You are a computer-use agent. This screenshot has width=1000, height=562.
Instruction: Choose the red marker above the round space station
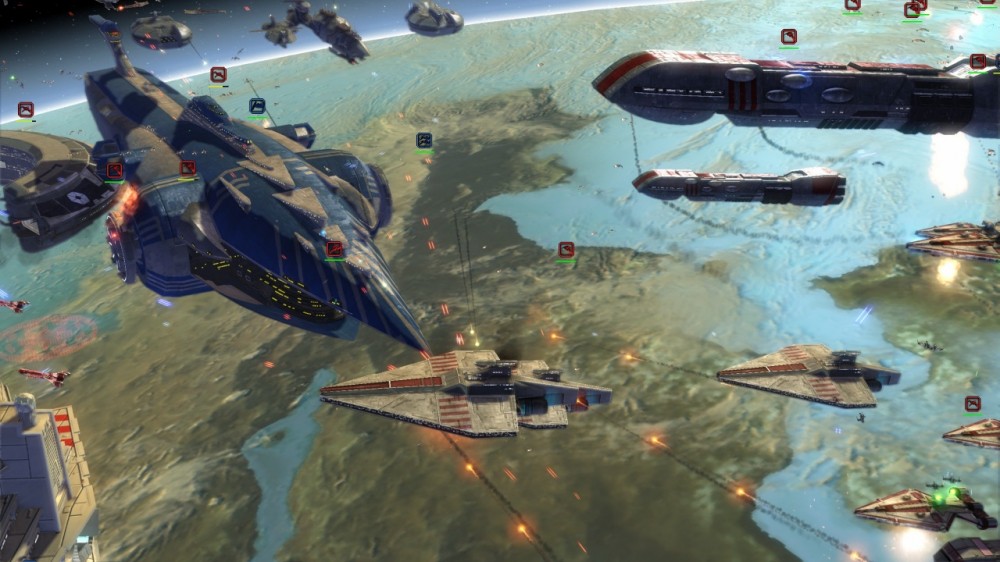[26, 109]
